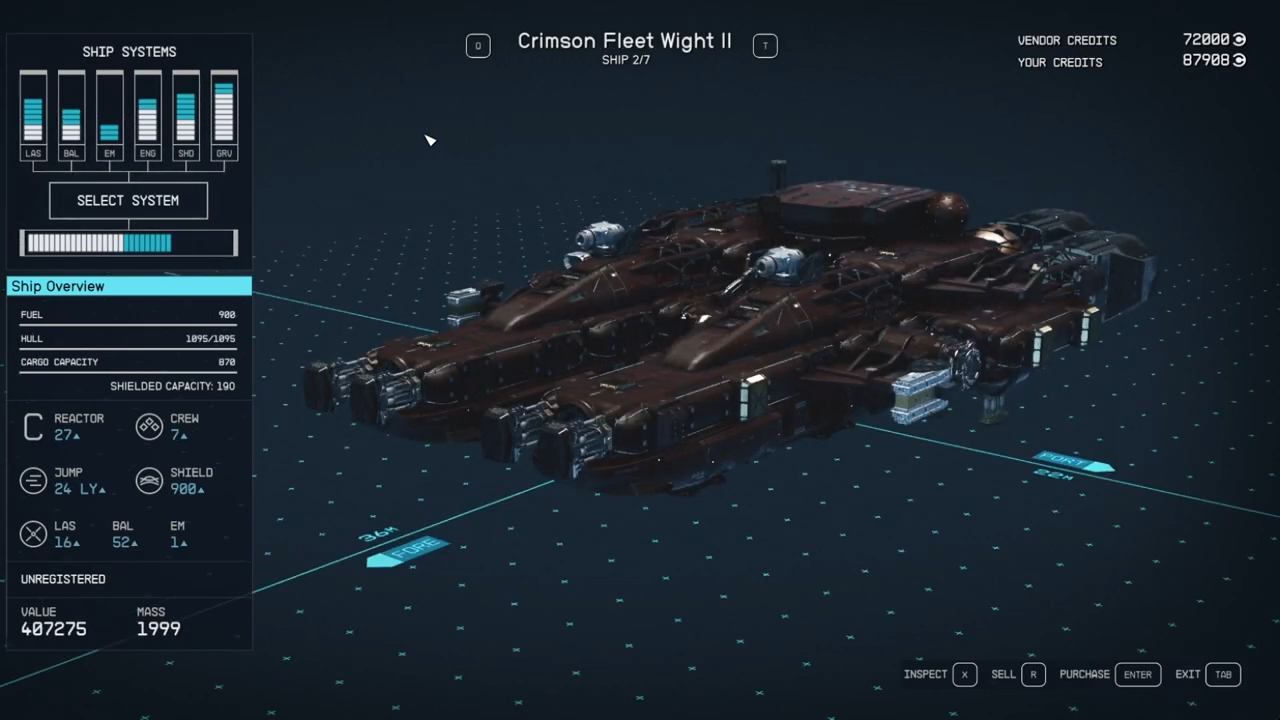Select the LAS weapons icon
The height and width of the screenshot is (720, 1280).
33,533
